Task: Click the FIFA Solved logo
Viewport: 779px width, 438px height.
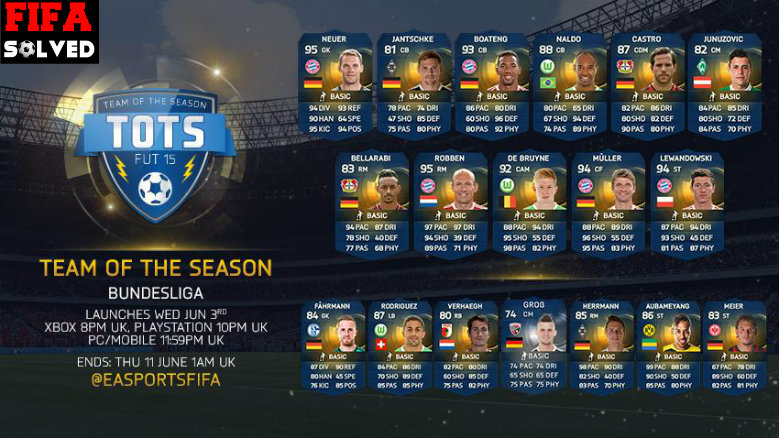Action: (49, 32)
